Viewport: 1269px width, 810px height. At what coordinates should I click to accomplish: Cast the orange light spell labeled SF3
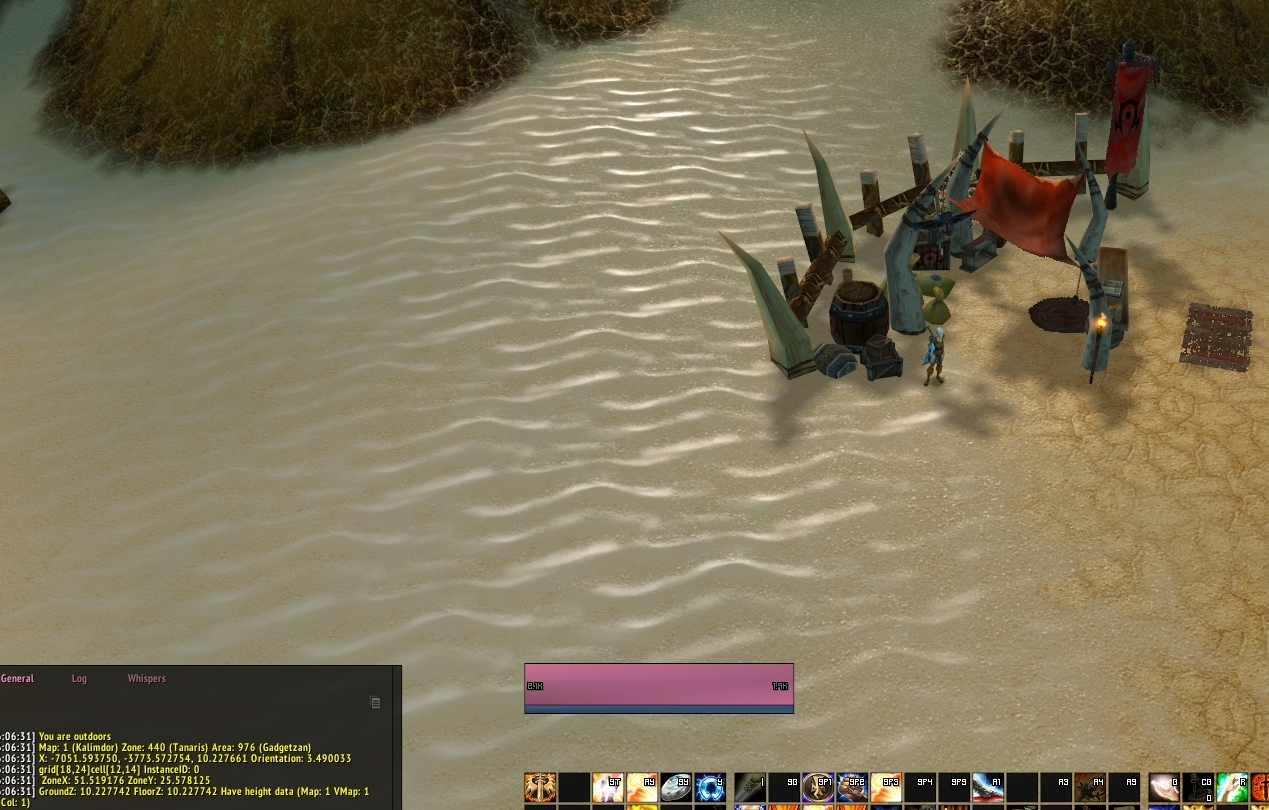(x=886, y=787)
